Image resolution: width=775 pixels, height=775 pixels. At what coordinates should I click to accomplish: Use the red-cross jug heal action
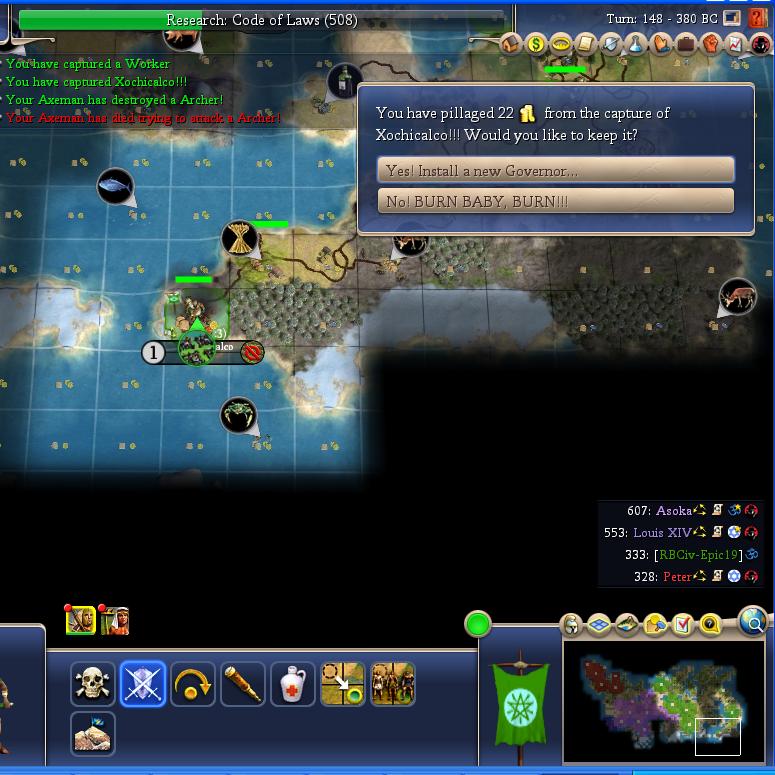point(292,684)
